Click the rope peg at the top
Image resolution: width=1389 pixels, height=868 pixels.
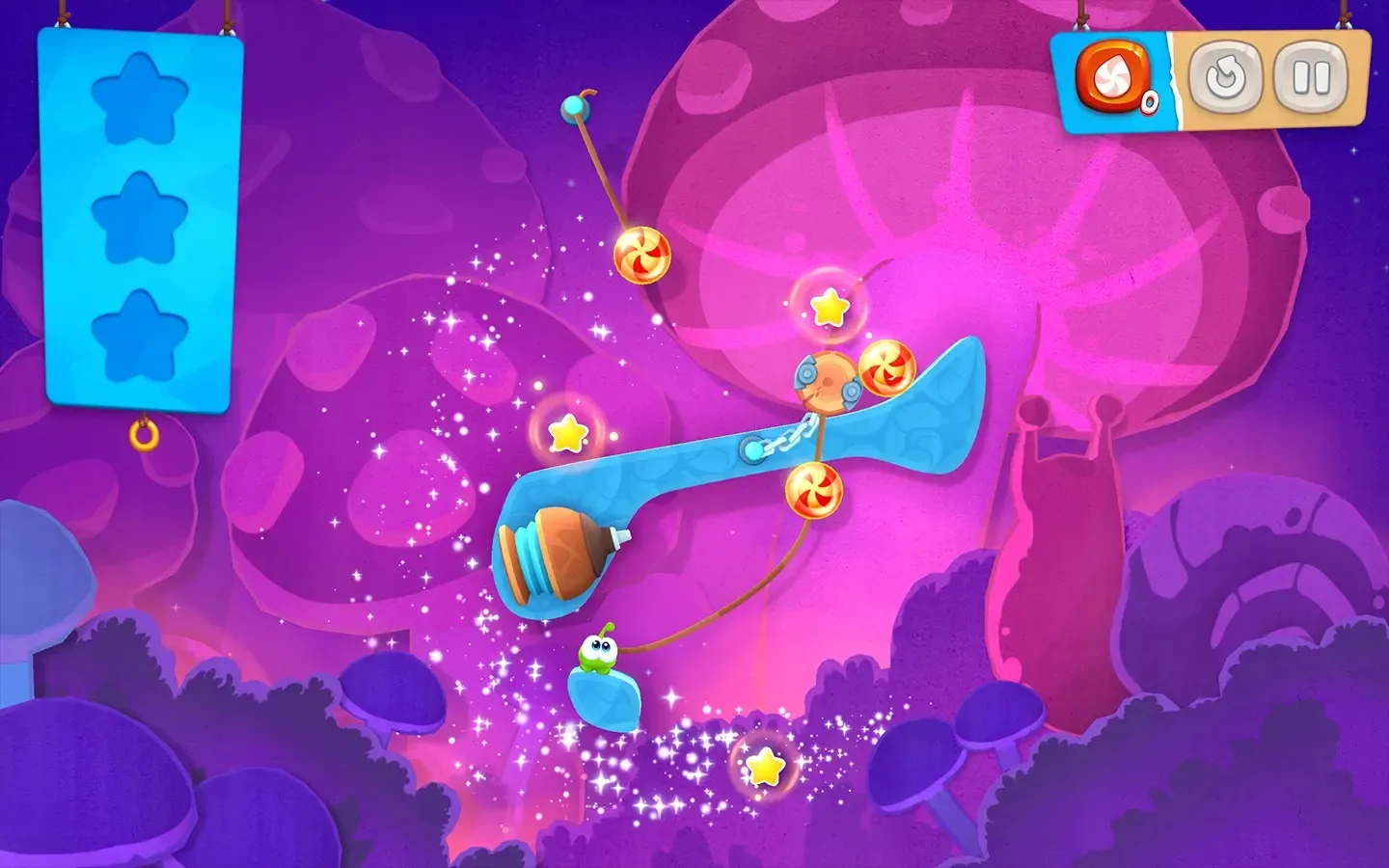pos(577,106)
